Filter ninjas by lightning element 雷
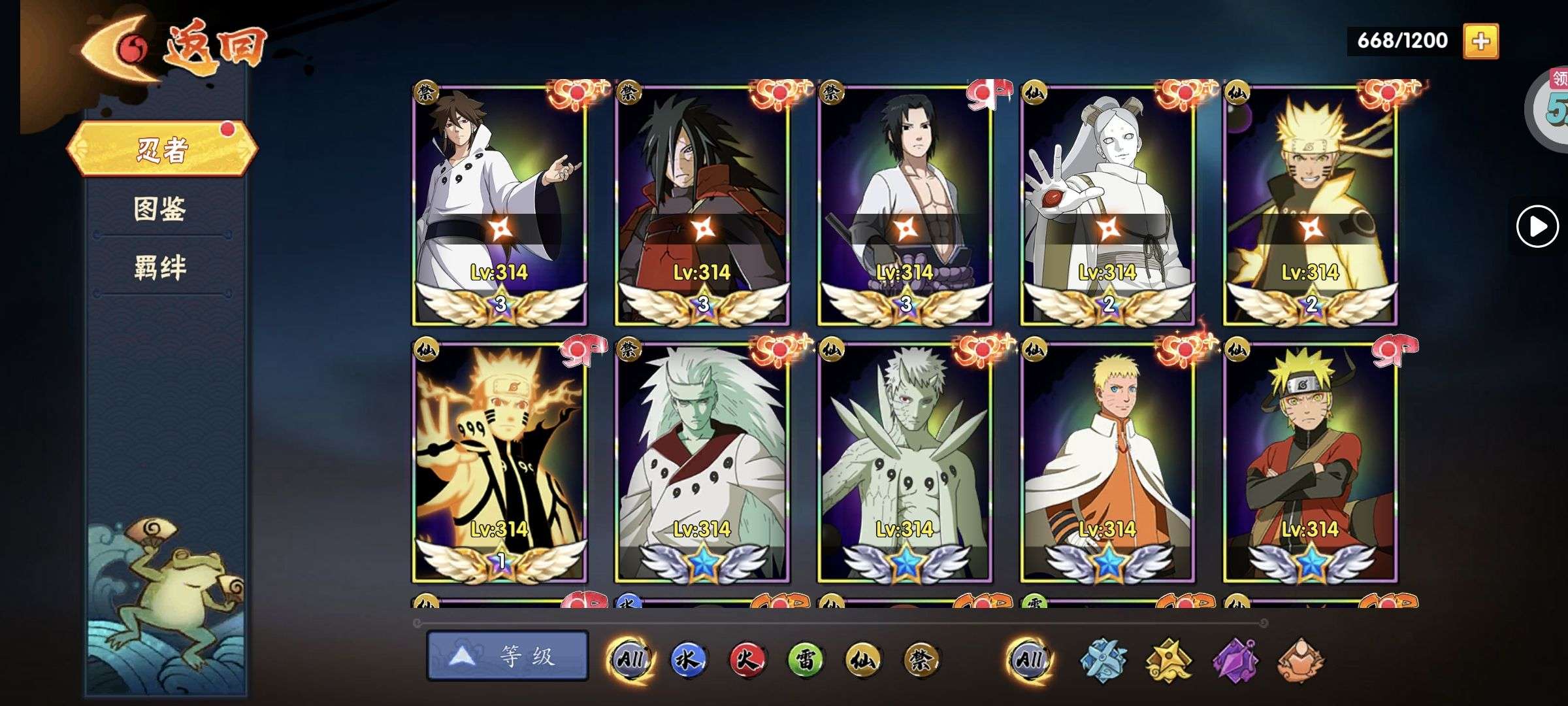Image resolution: width=1568 pixels, height=706 pixels. point(805,660)
